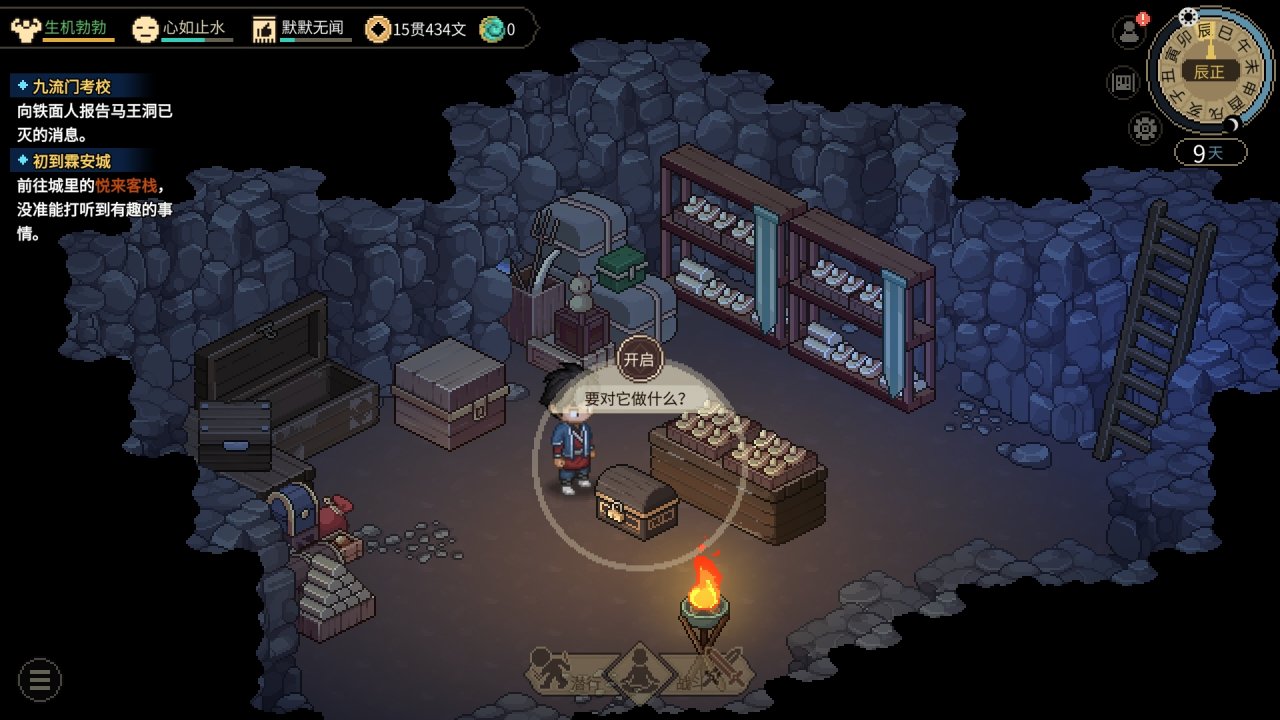Image resolution: width=1280 pixels, height=720 pixels.
Task: Open the map icon beside the clock
Action: [x=1124, y=82]
